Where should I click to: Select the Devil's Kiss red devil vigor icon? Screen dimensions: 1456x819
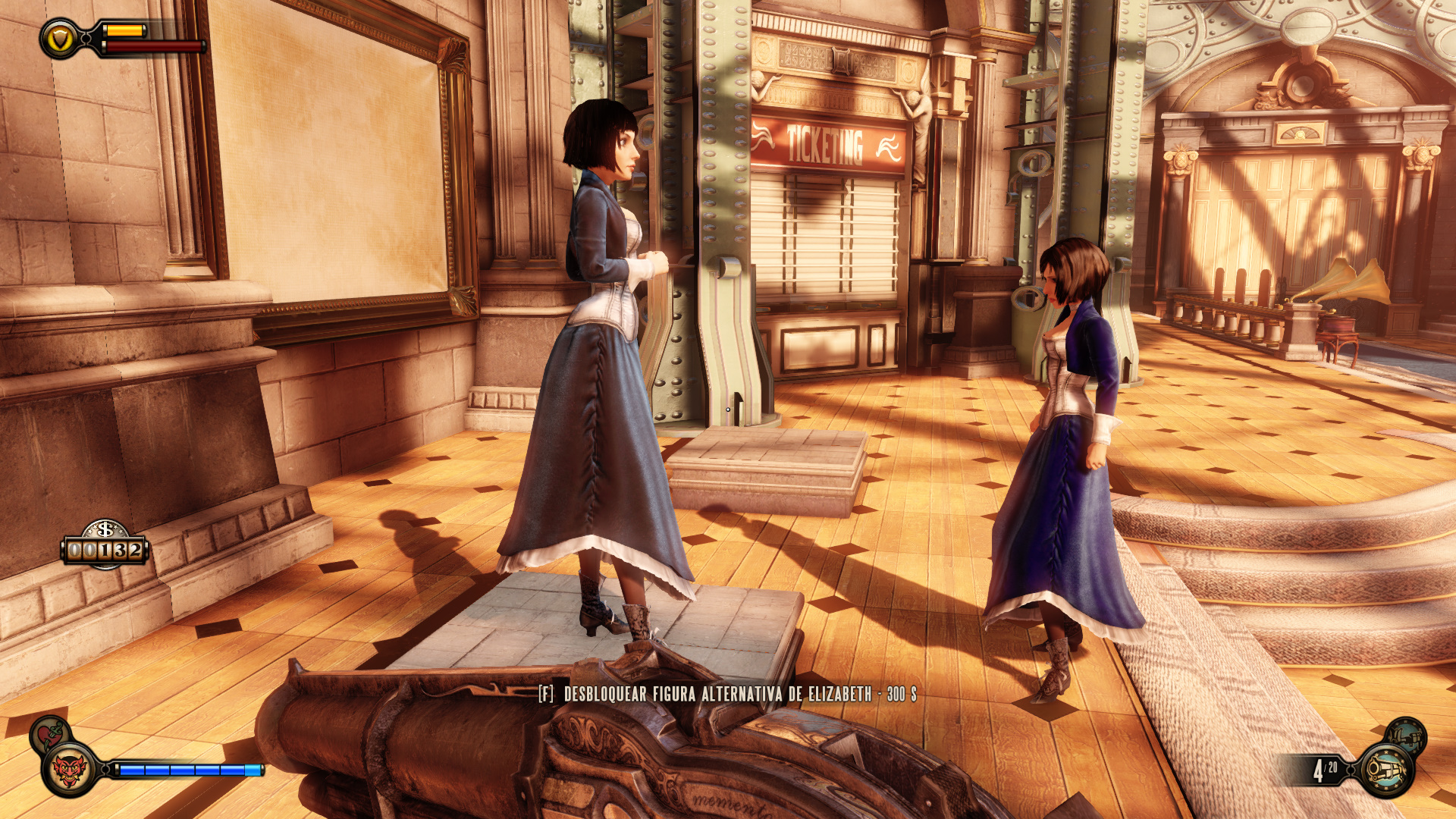tap(69, 770)
